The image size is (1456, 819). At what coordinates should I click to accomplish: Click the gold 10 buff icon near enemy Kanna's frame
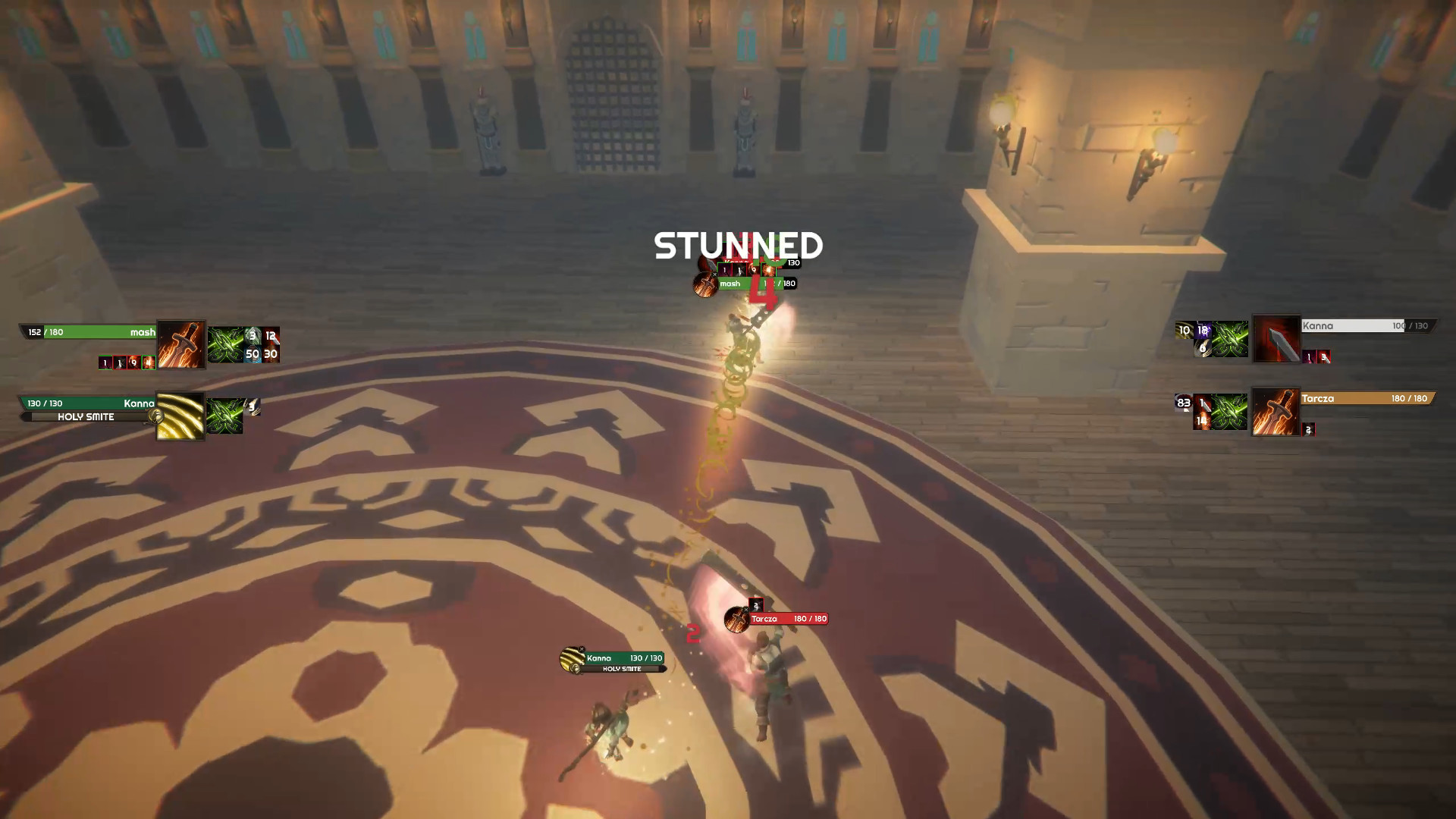point(1184,331)
